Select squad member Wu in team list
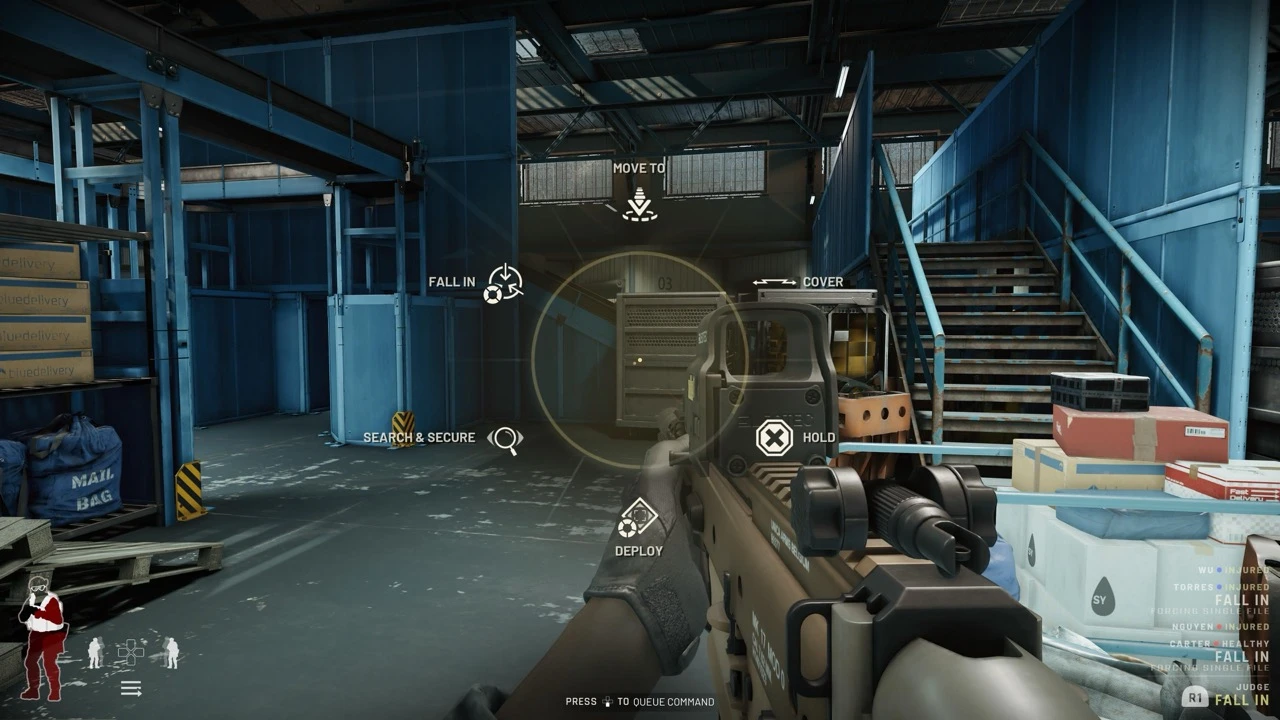Screen dimensions: 1280x720 [x=1205, y=570]
